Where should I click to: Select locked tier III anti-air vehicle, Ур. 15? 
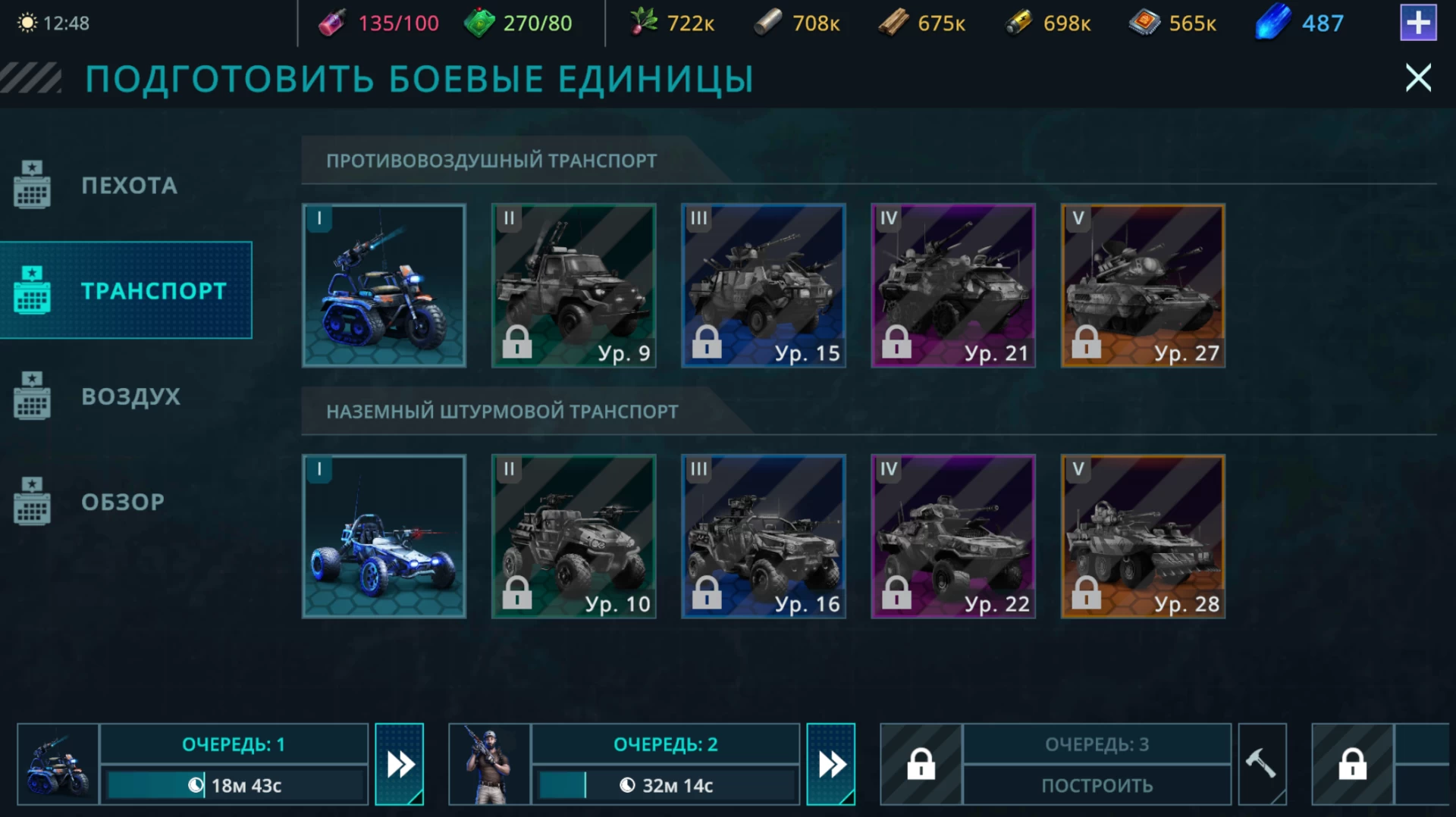(763, 286)
